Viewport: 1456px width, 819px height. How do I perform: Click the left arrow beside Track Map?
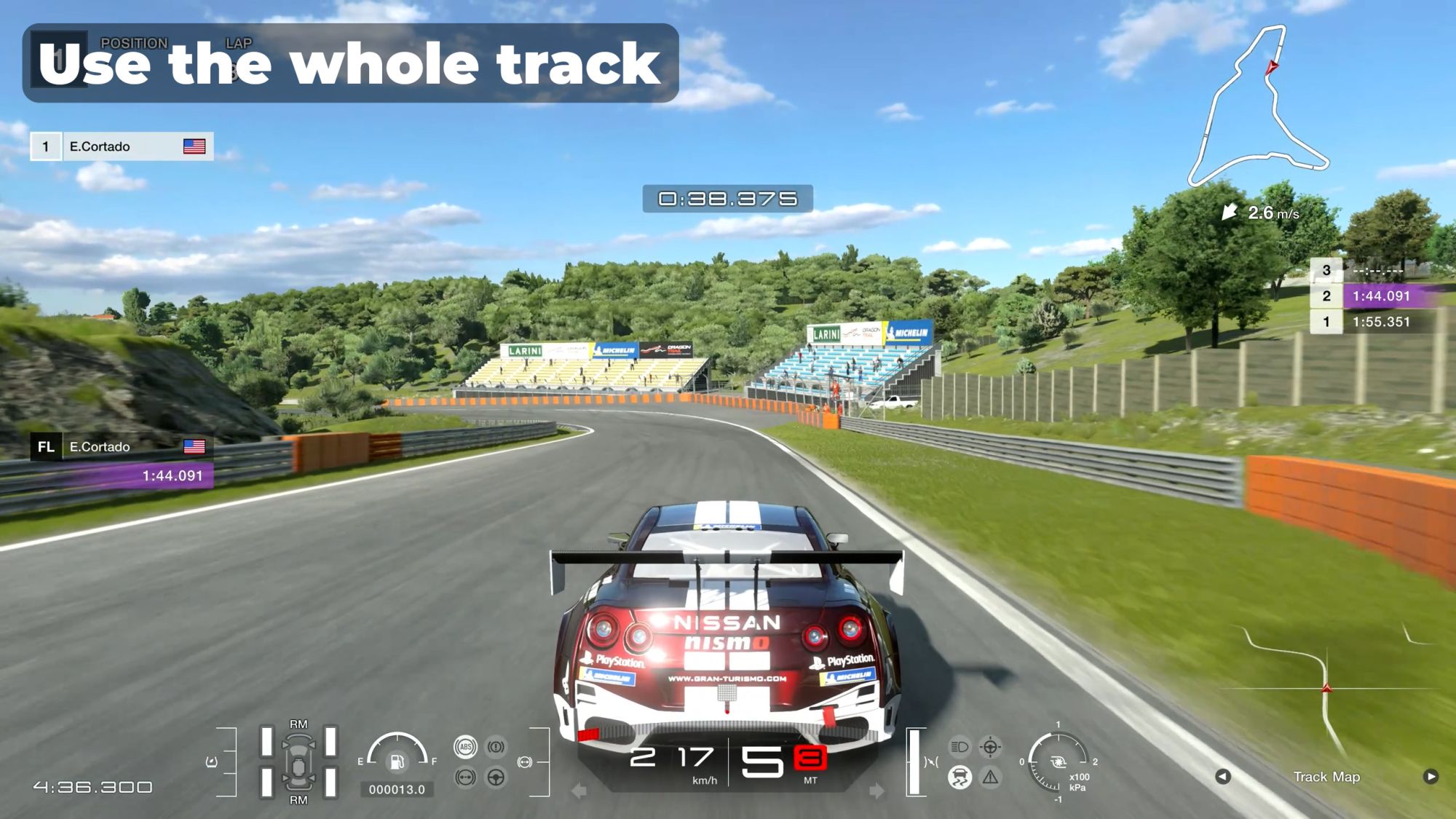1223,777
